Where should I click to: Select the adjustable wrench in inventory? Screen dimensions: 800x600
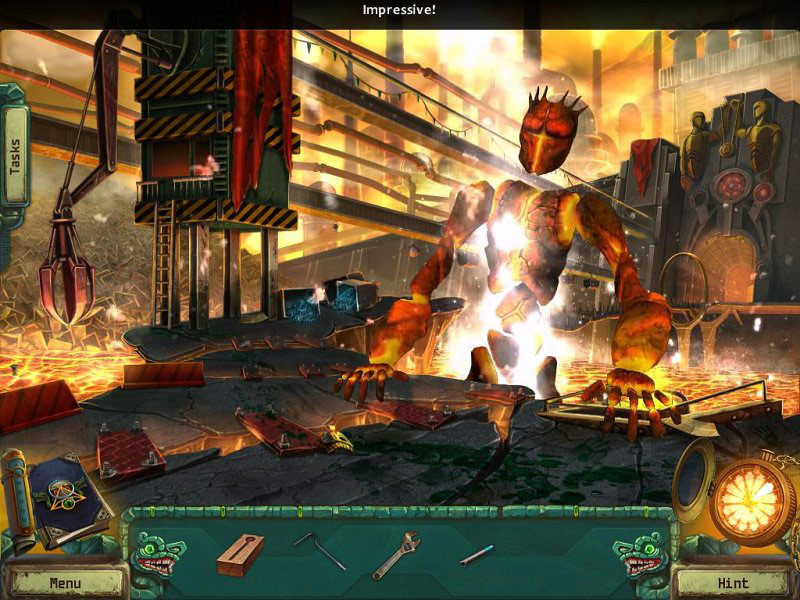click(396, 554)
